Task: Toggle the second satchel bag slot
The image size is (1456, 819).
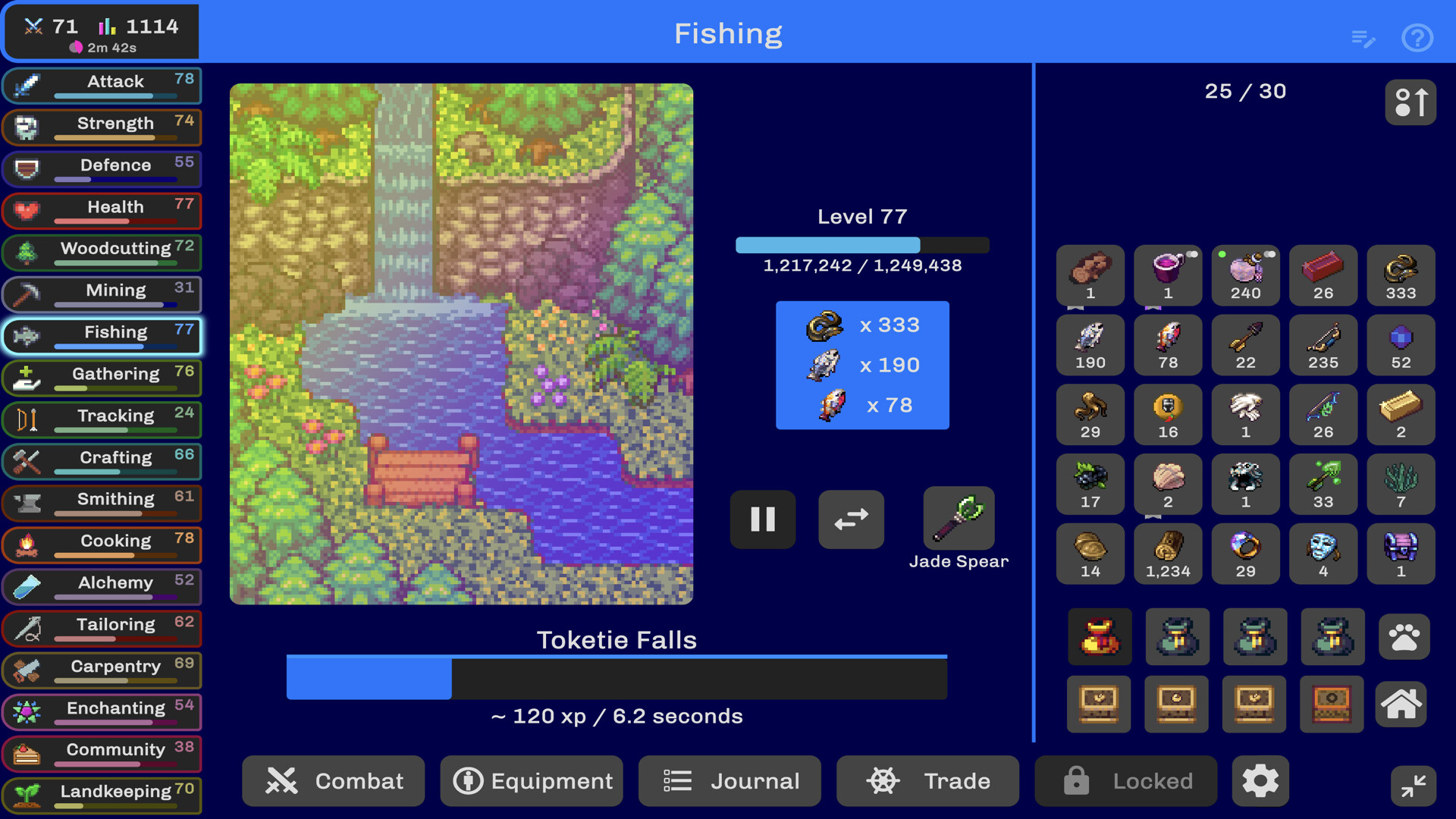Action: click(1178, 637)
